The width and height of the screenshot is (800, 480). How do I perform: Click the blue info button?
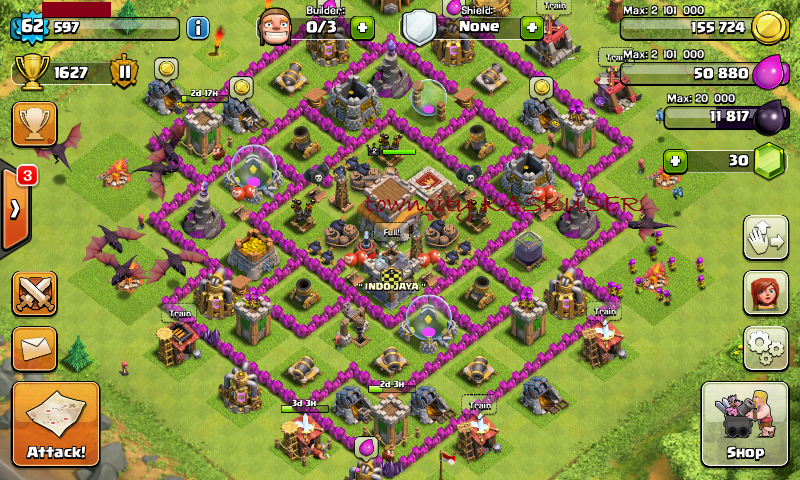click(x=198, y=27)
